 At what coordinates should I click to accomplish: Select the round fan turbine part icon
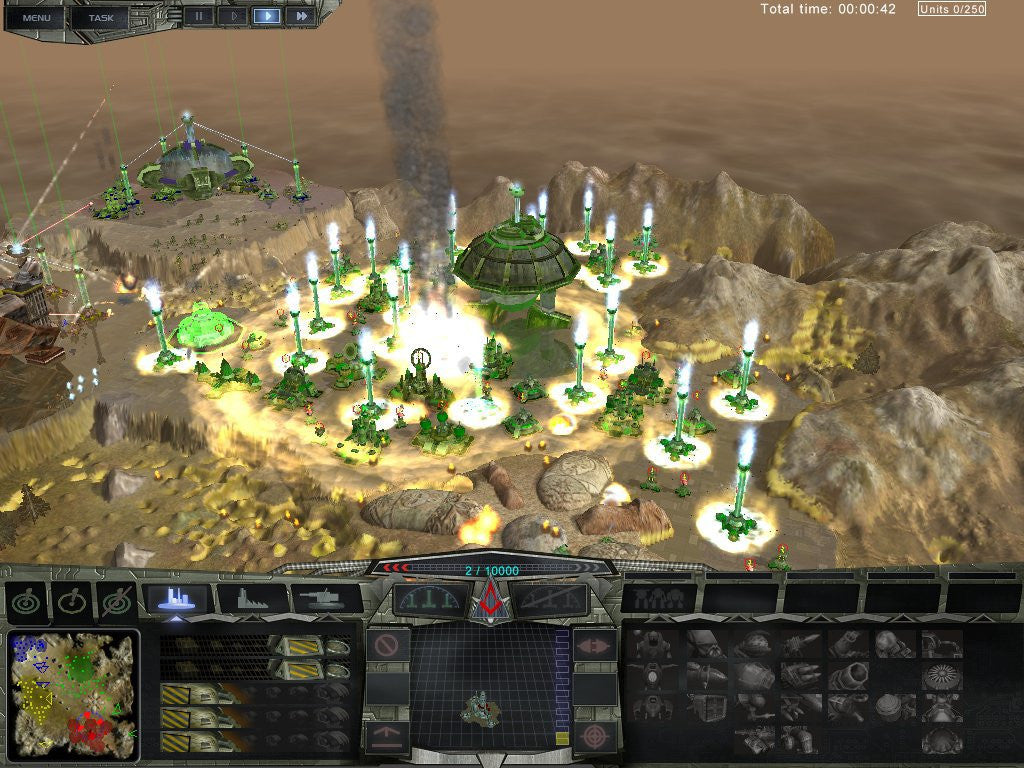[x=940, y=676]
